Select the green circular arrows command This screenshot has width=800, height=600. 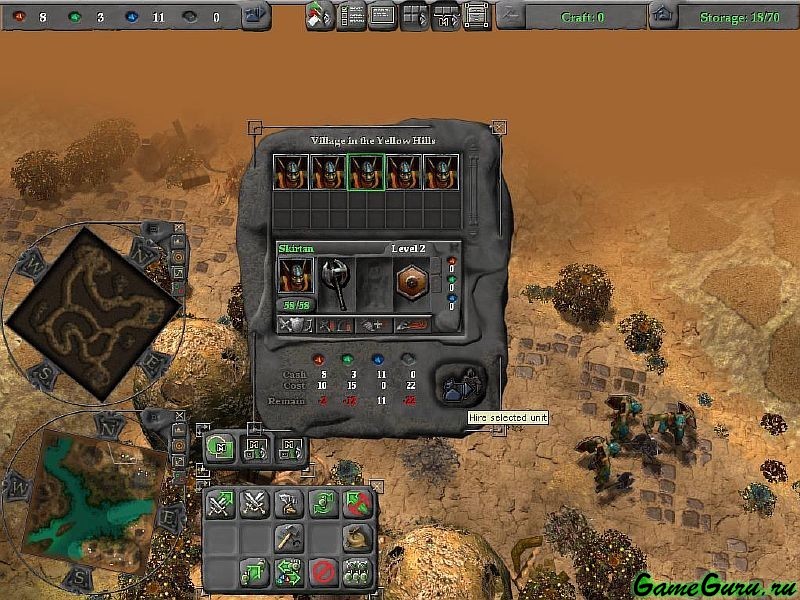(x=321, y=504)
